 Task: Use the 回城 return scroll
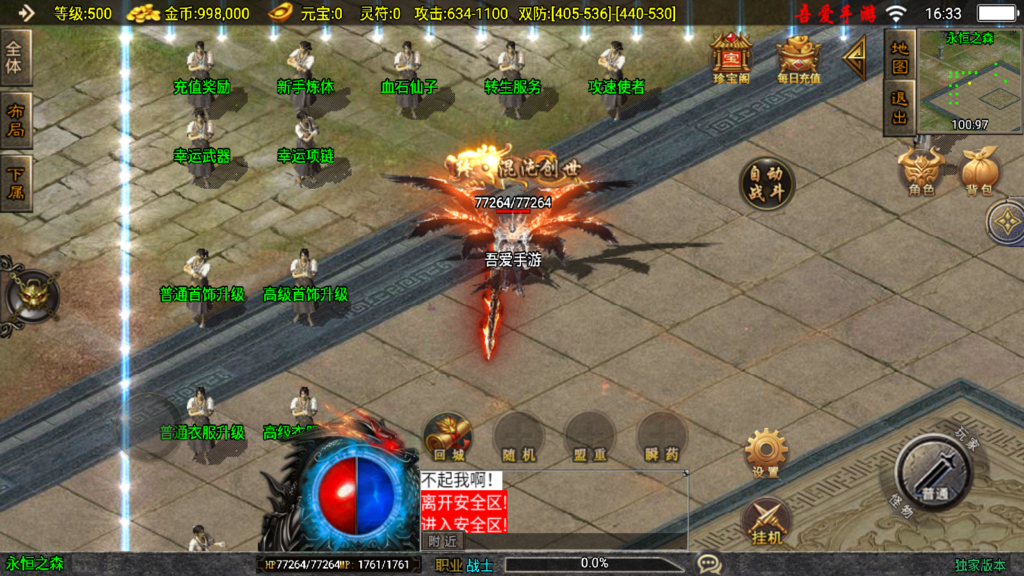pyautogui.click(x=447, y=438)
